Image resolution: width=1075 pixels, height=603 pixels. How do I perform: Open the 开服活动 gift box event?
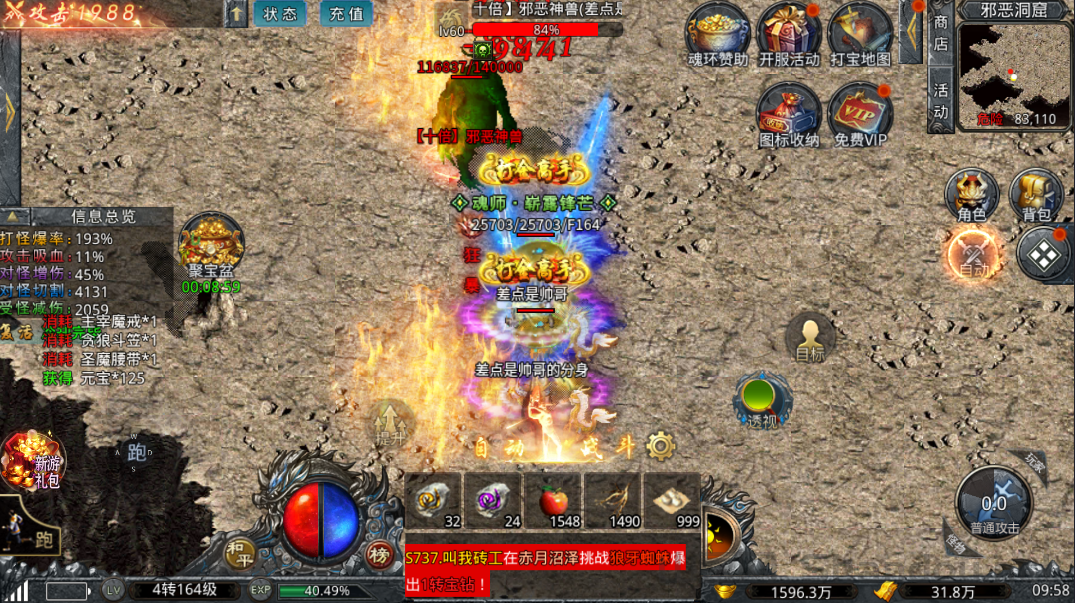[x=789, y=33]
